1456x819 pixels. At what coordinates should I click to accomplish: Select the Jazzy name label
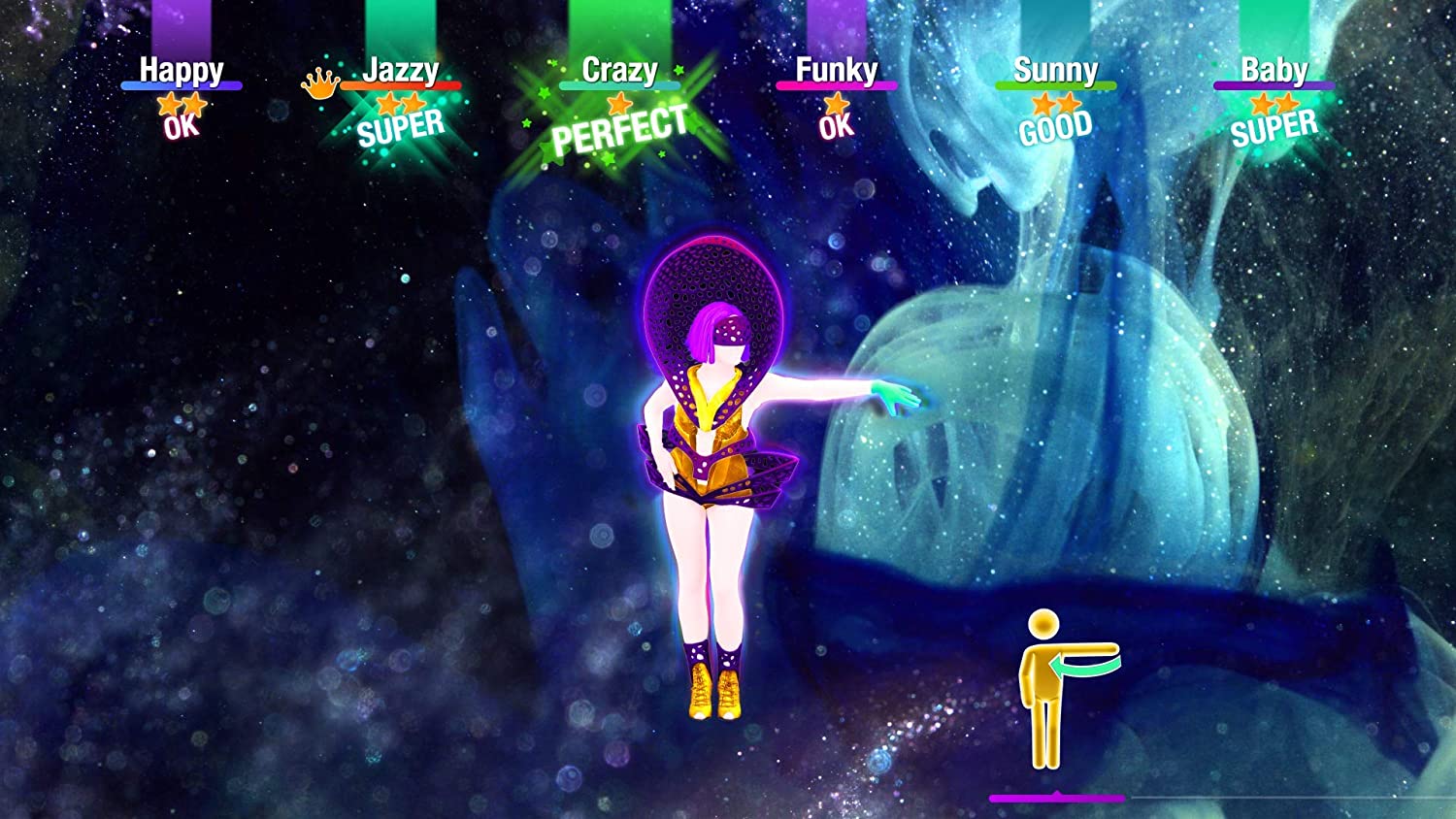click(401, 70)
